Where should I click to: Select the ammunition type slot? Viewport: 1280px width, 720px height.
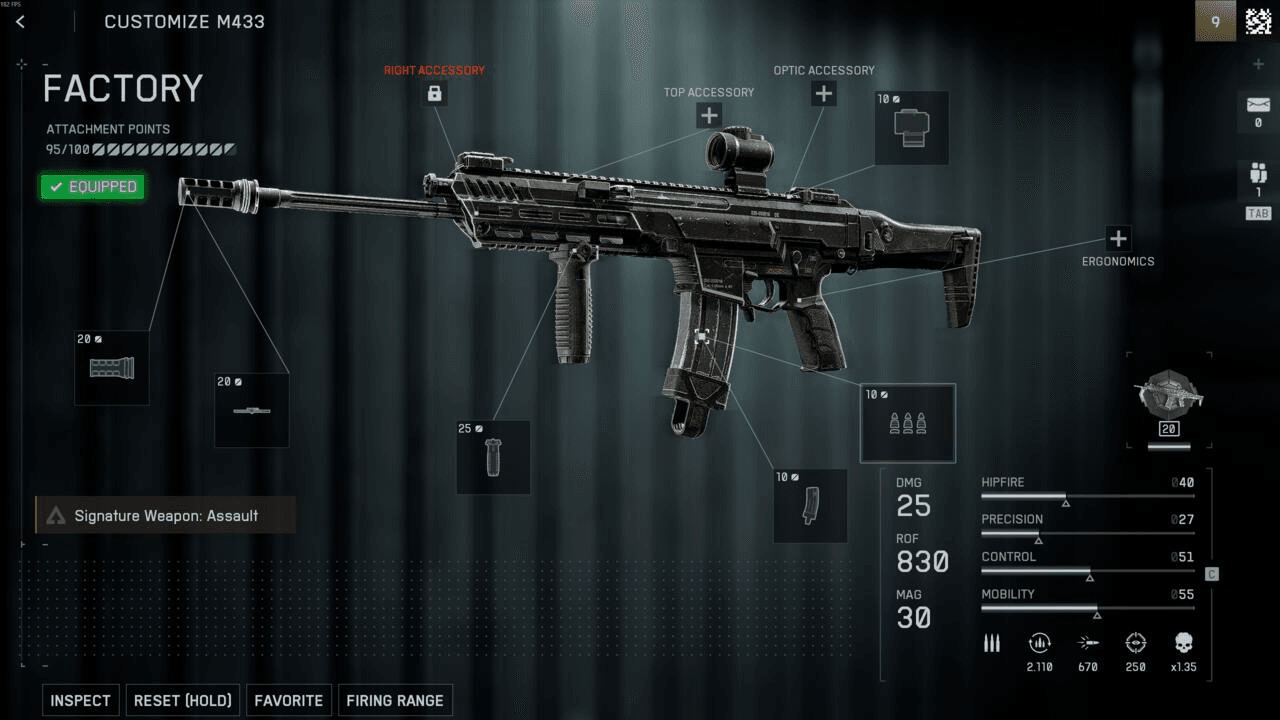tap(908, 423)
